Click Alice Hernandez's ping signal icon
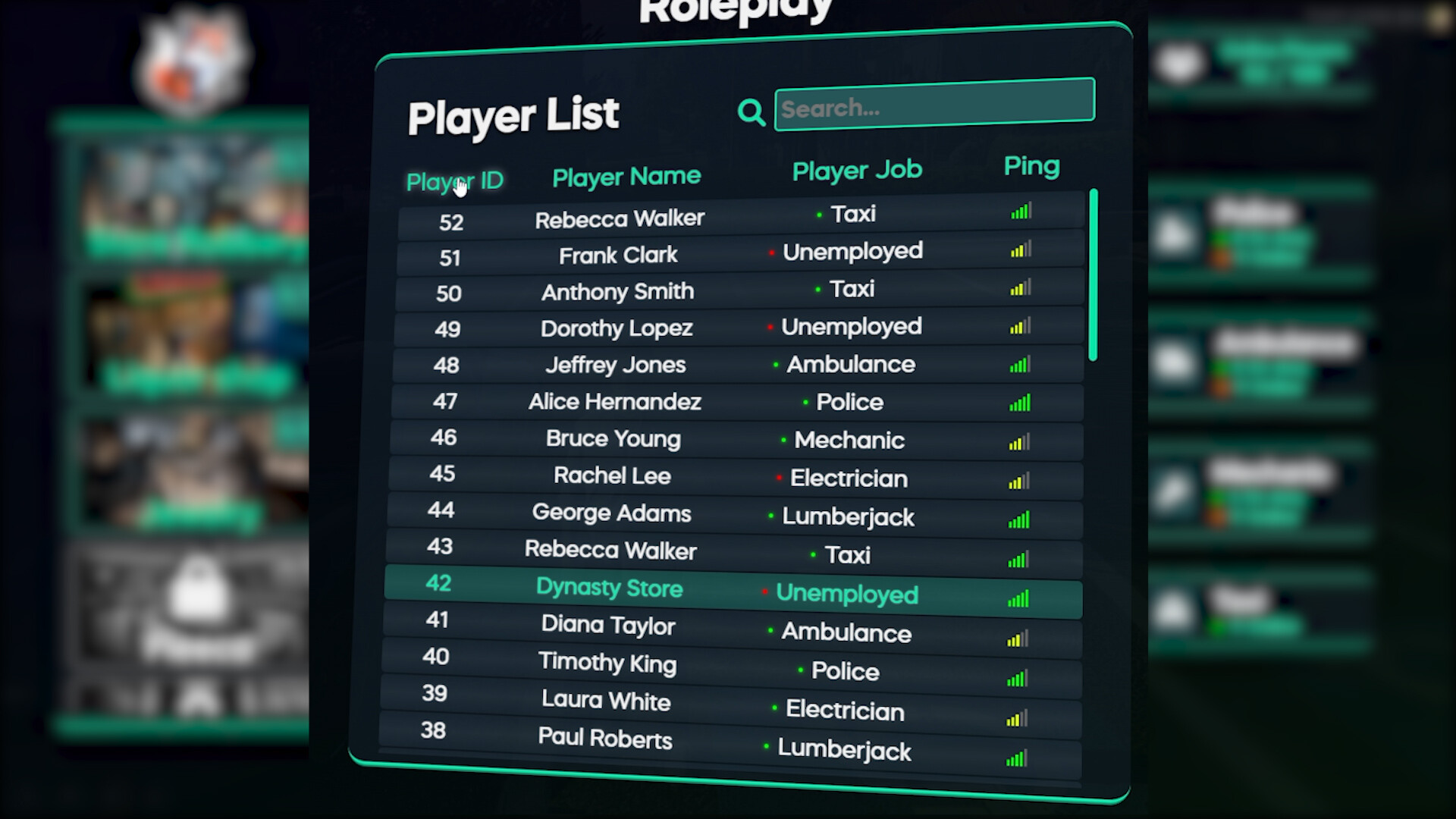This screenshot has width=1456, height=819. (x=1020, y=404)
